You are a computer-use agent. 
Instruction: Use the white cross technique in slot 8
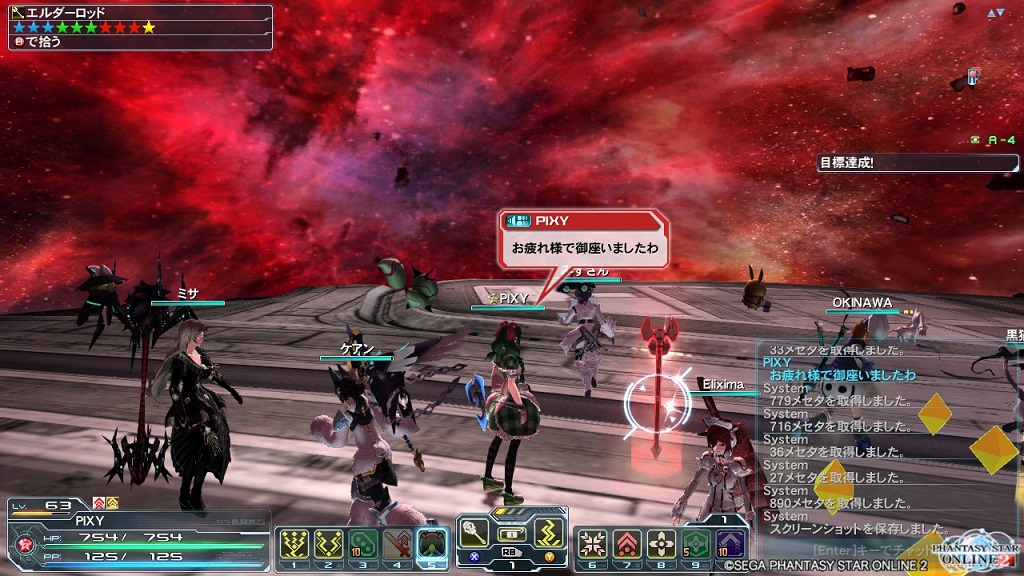point(661,544)
